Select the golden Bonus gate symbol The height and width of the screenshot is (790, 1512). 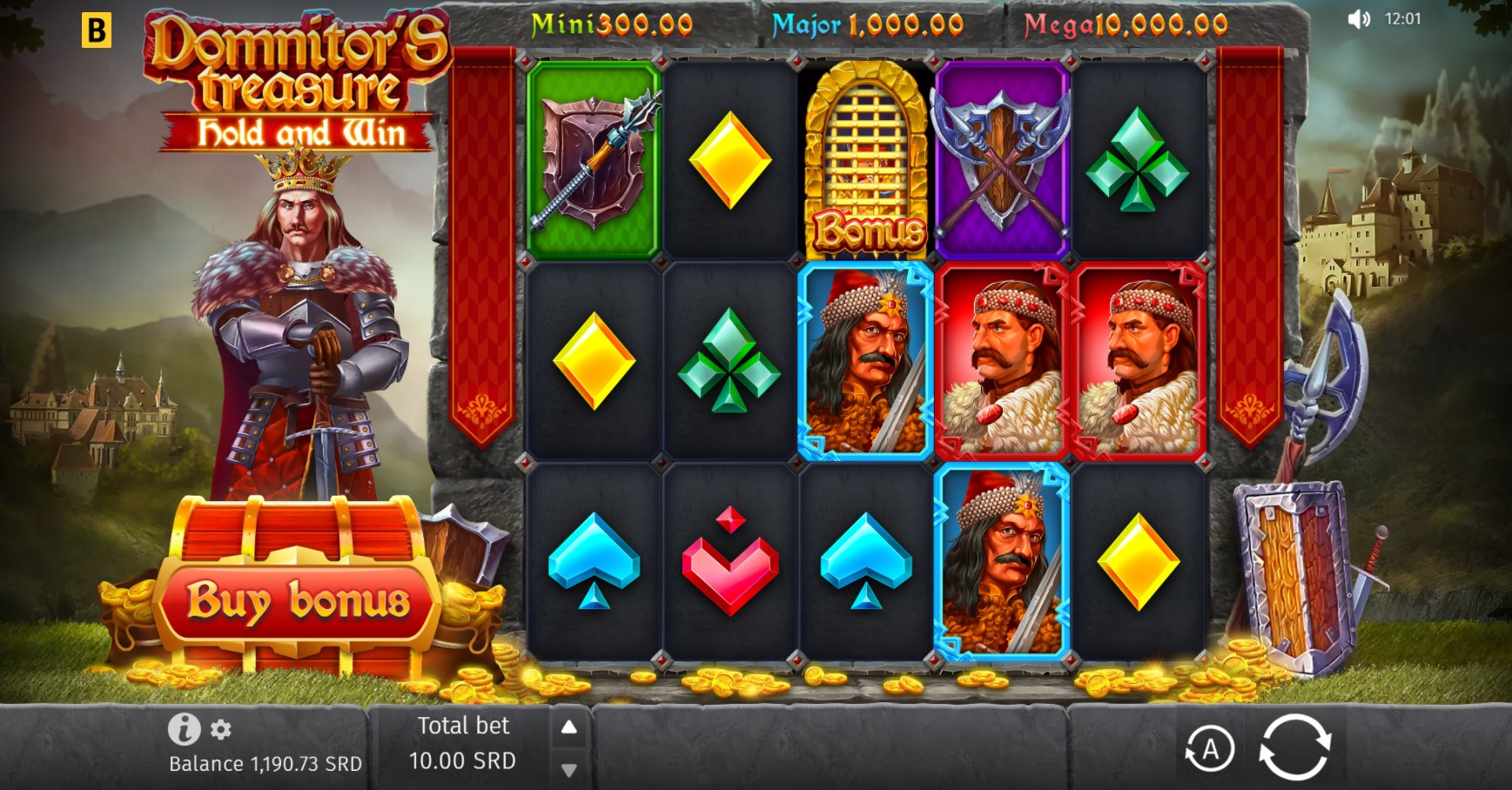[x=866, y=157]
